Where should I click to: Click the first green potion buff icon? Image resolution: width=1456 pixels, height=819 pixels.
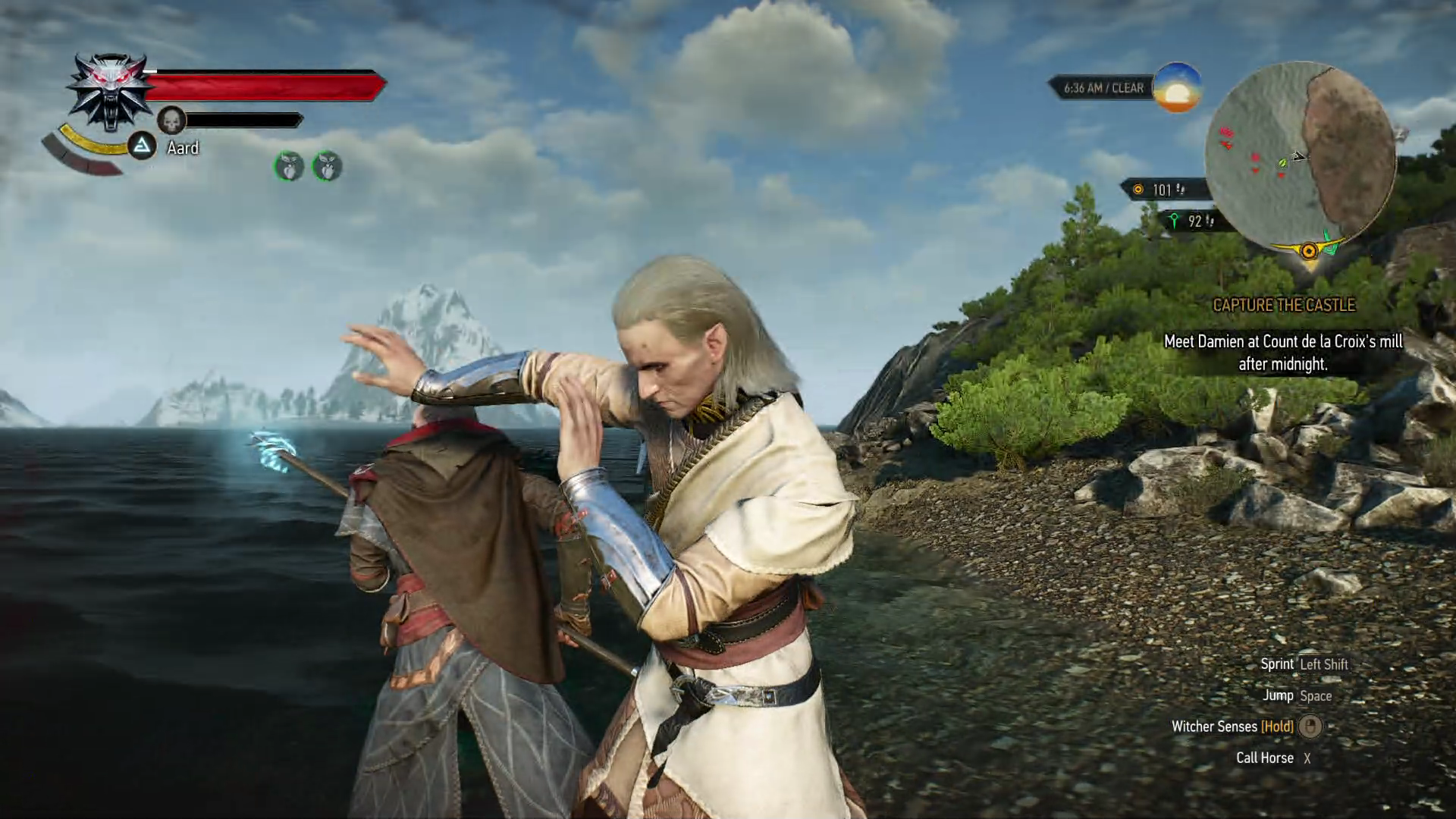click(x=289, y=166)
